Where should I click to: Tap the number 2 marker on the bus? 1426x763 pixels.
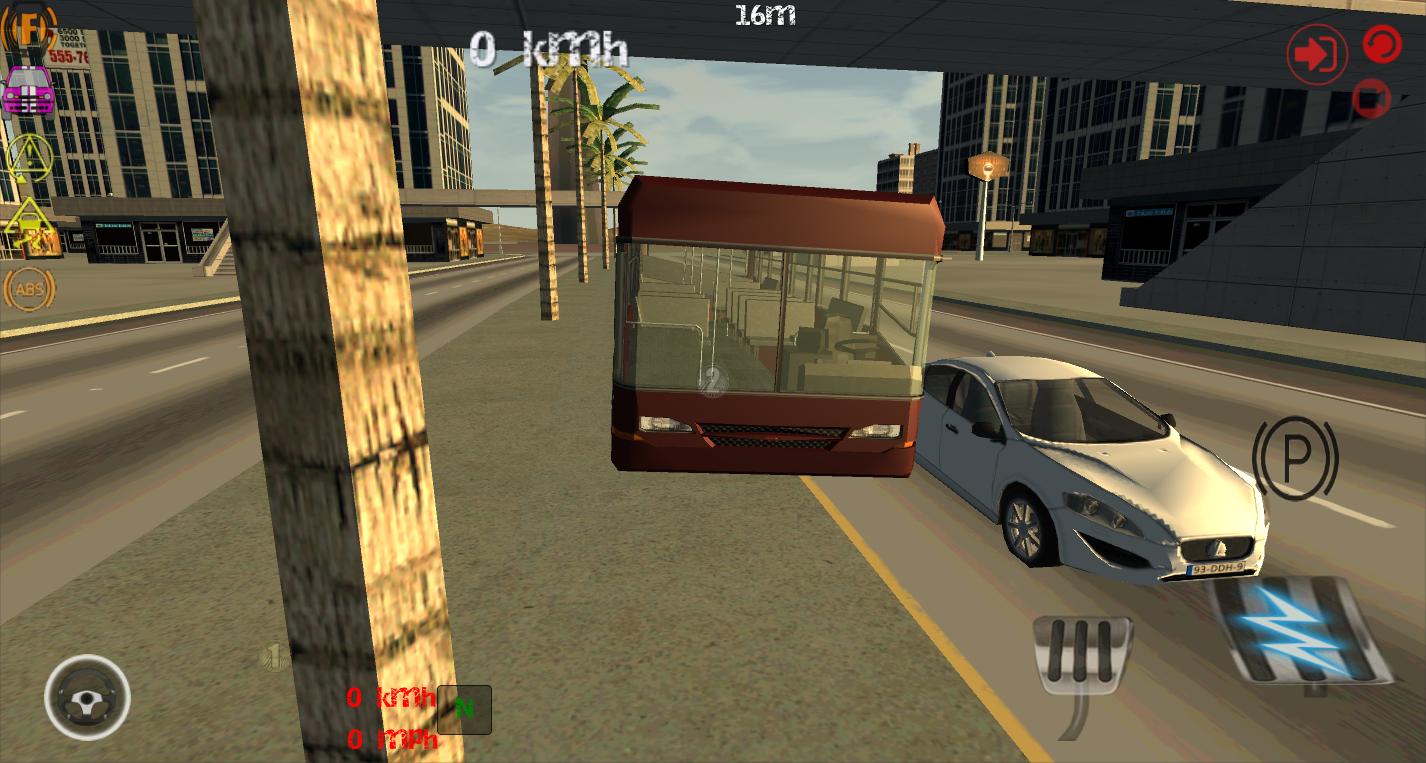[713, 380]
